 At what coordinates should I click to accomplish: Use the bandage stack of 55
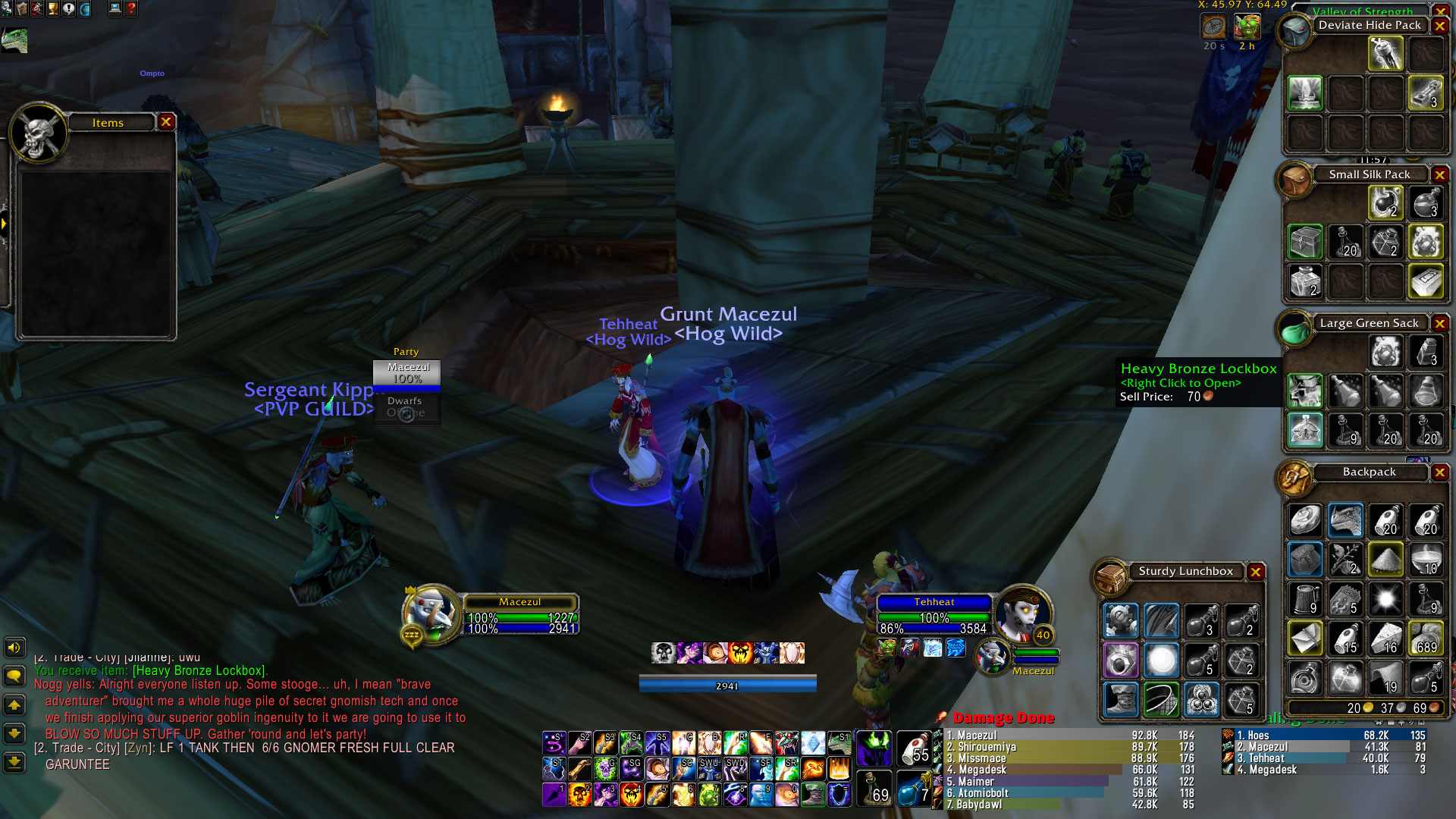914,748
